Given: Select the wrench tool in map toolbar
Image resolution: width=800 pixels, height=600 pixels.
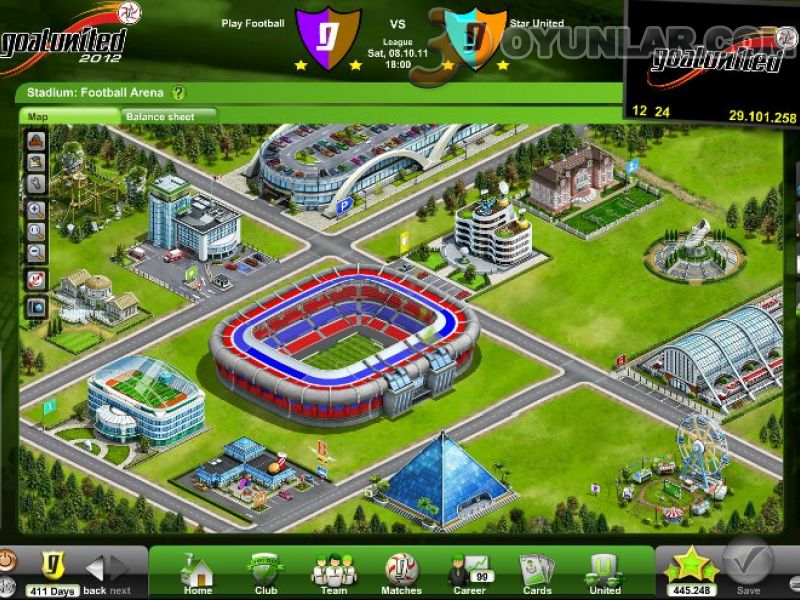Looking at the screenshot, I should (x=36, y=184).
